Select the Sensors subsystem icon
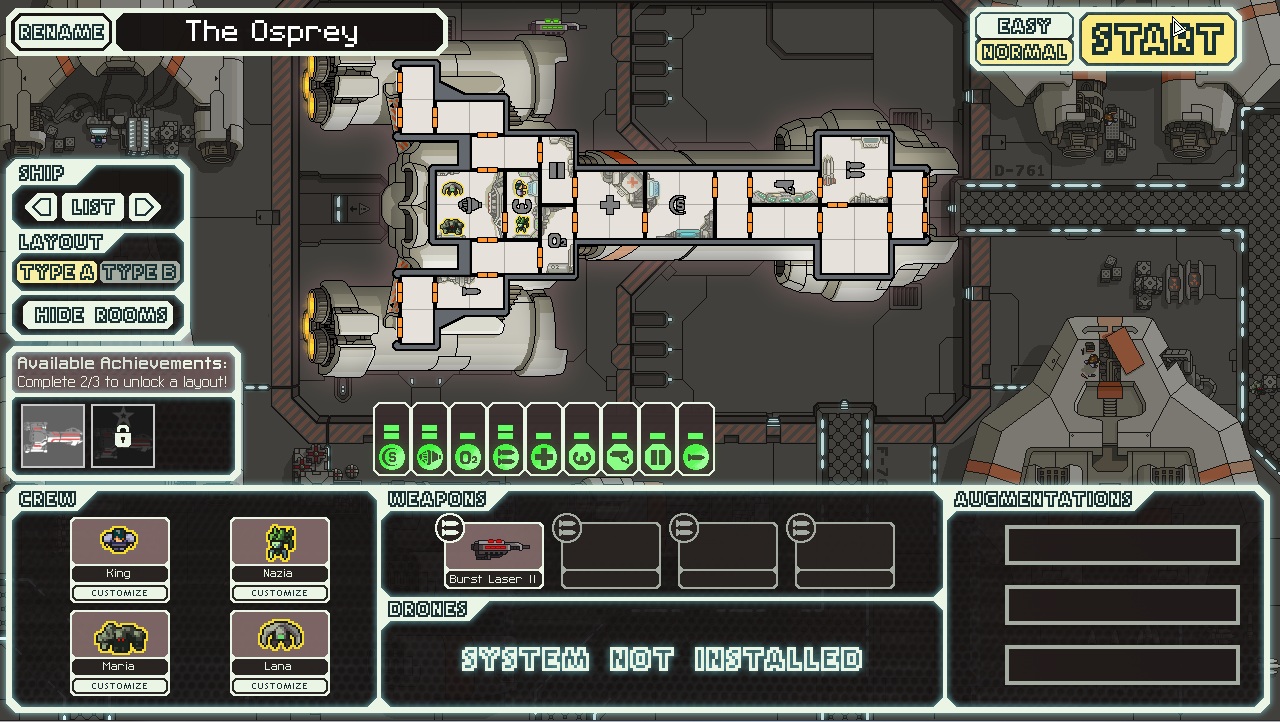1280x722 pixels. pyautogui.click(x=619, y=457)
